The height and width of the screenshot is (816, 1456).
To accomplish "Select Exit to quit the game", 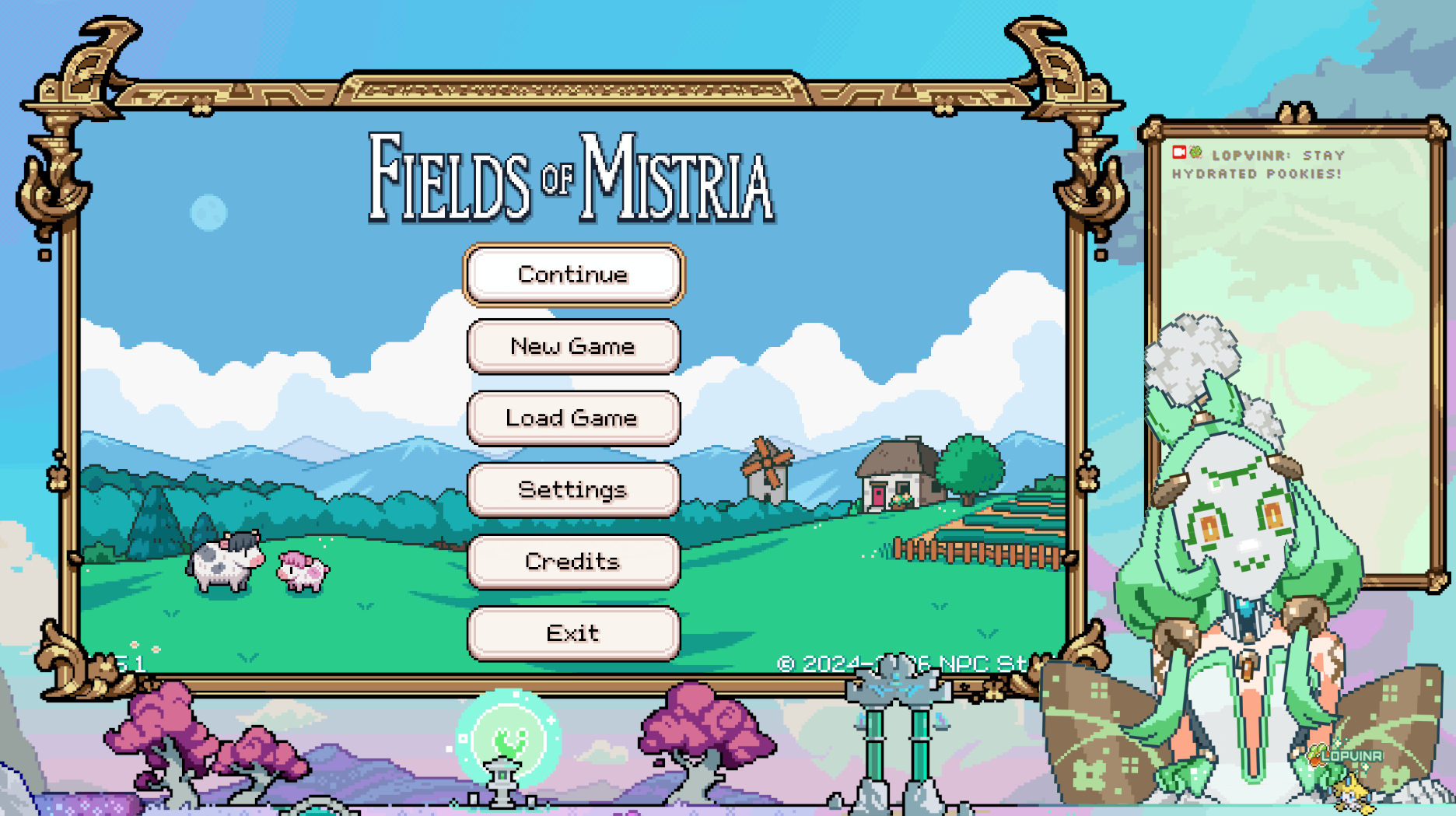I will click(573, 632).
